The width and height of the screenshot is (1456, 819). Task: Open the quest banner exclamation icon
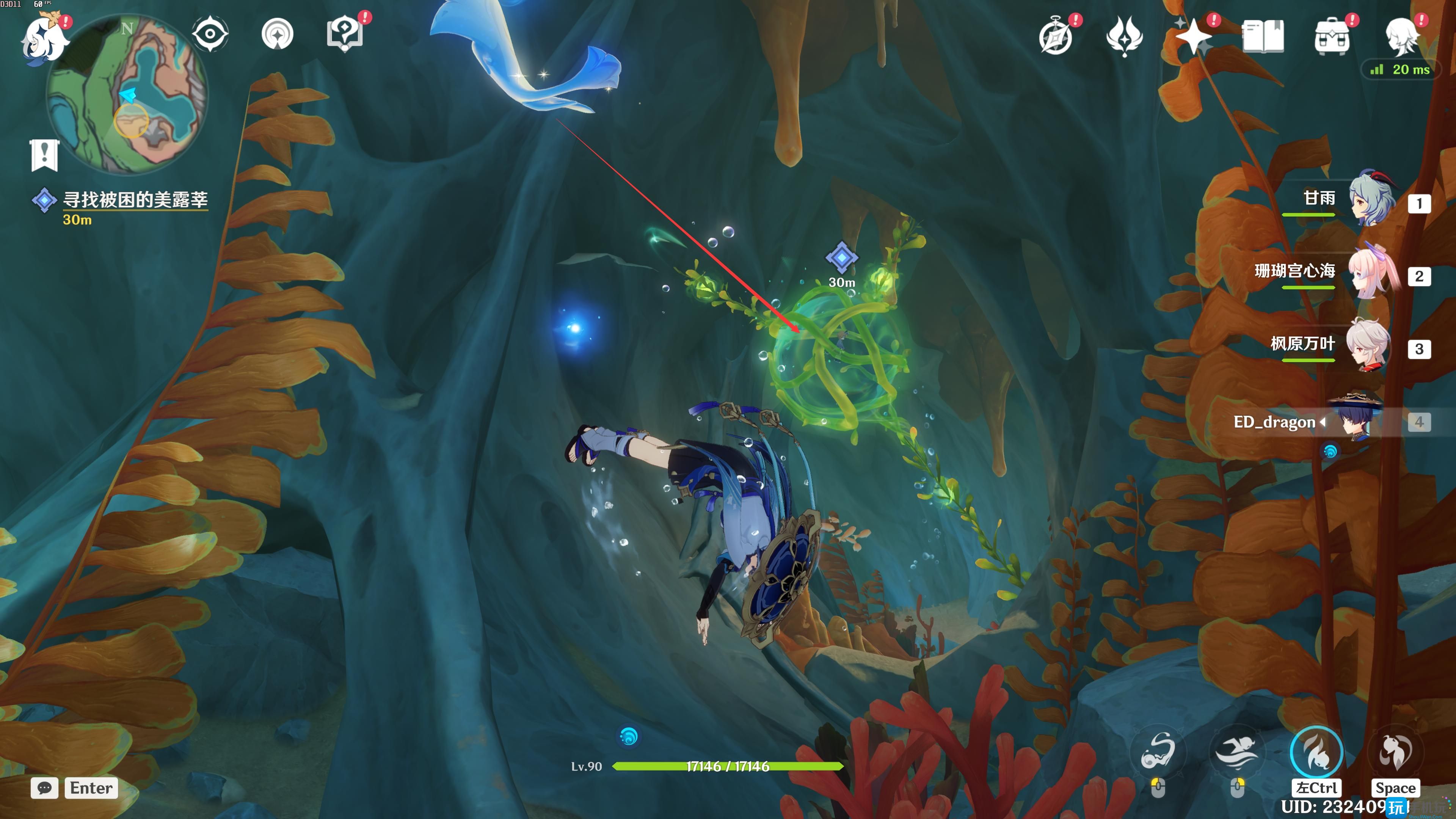click(x=44, y=154)
